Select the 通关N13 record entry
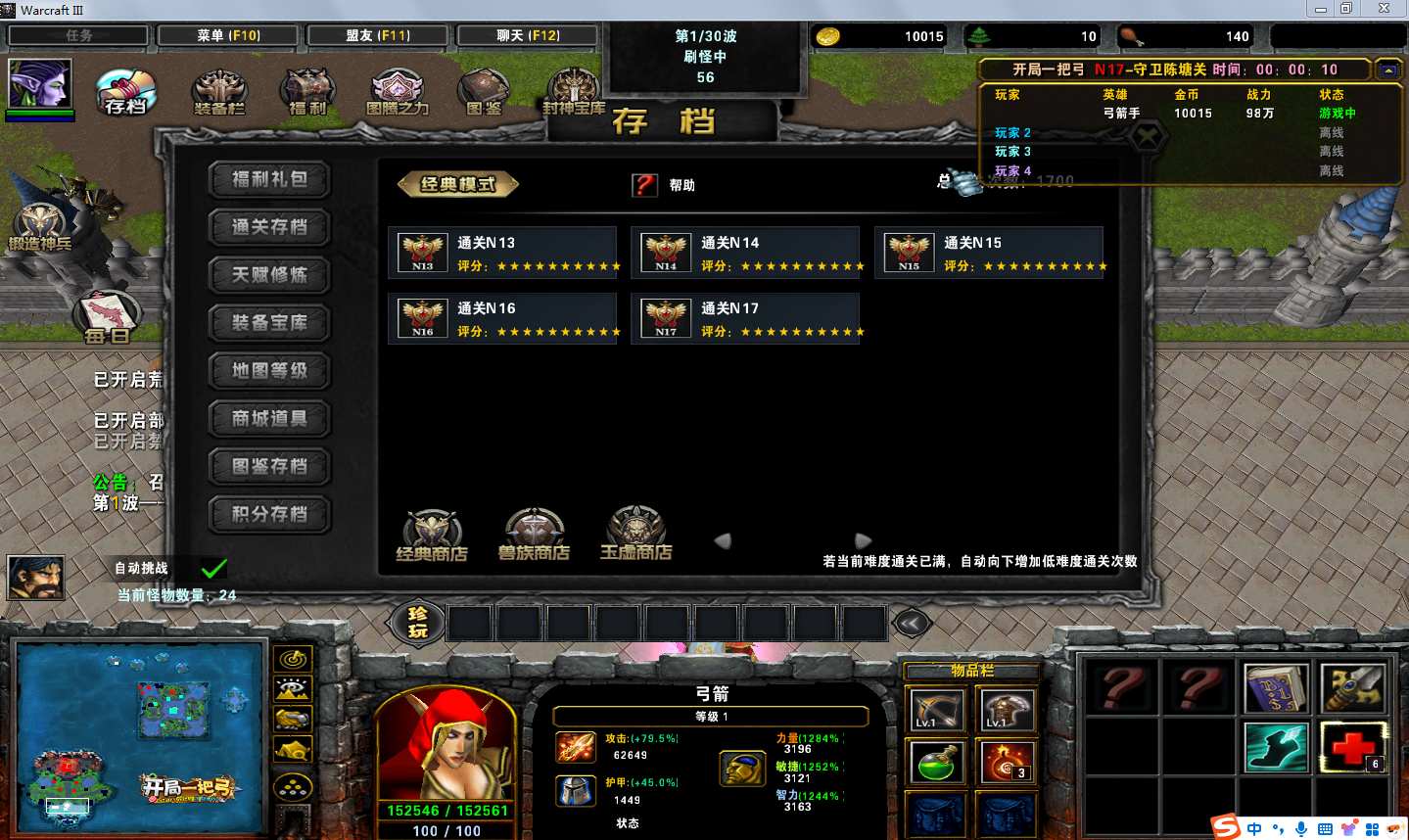 (502, 253)
